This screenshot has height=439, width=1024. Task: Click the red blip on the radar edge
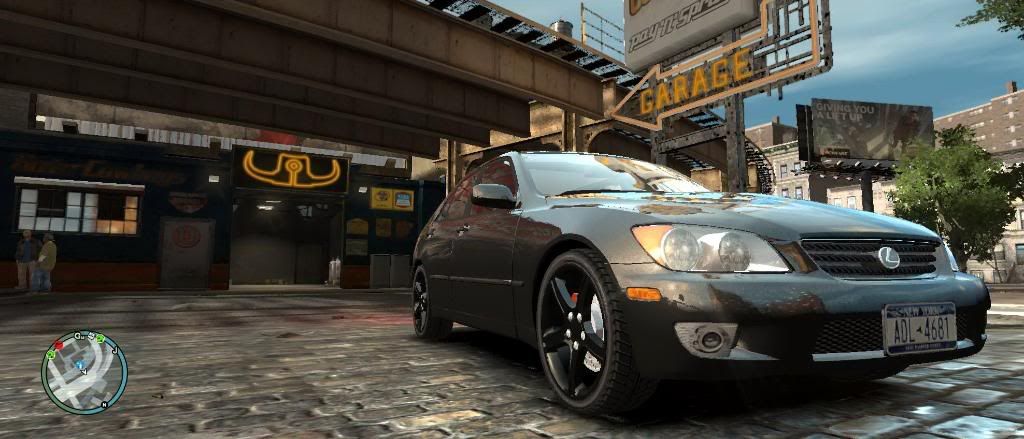[58, 345]
